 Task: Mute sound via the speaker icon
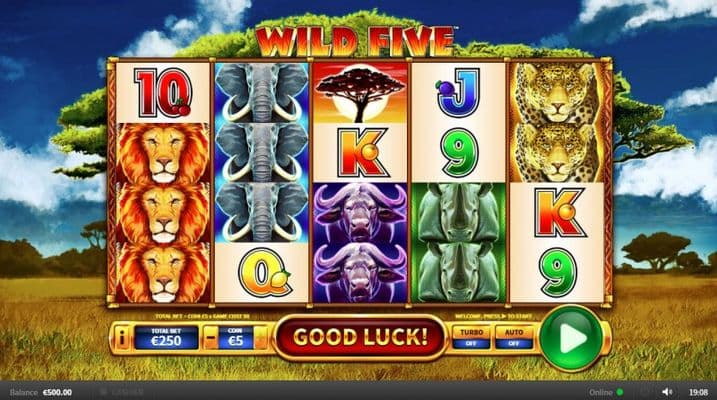click(668, 391)
